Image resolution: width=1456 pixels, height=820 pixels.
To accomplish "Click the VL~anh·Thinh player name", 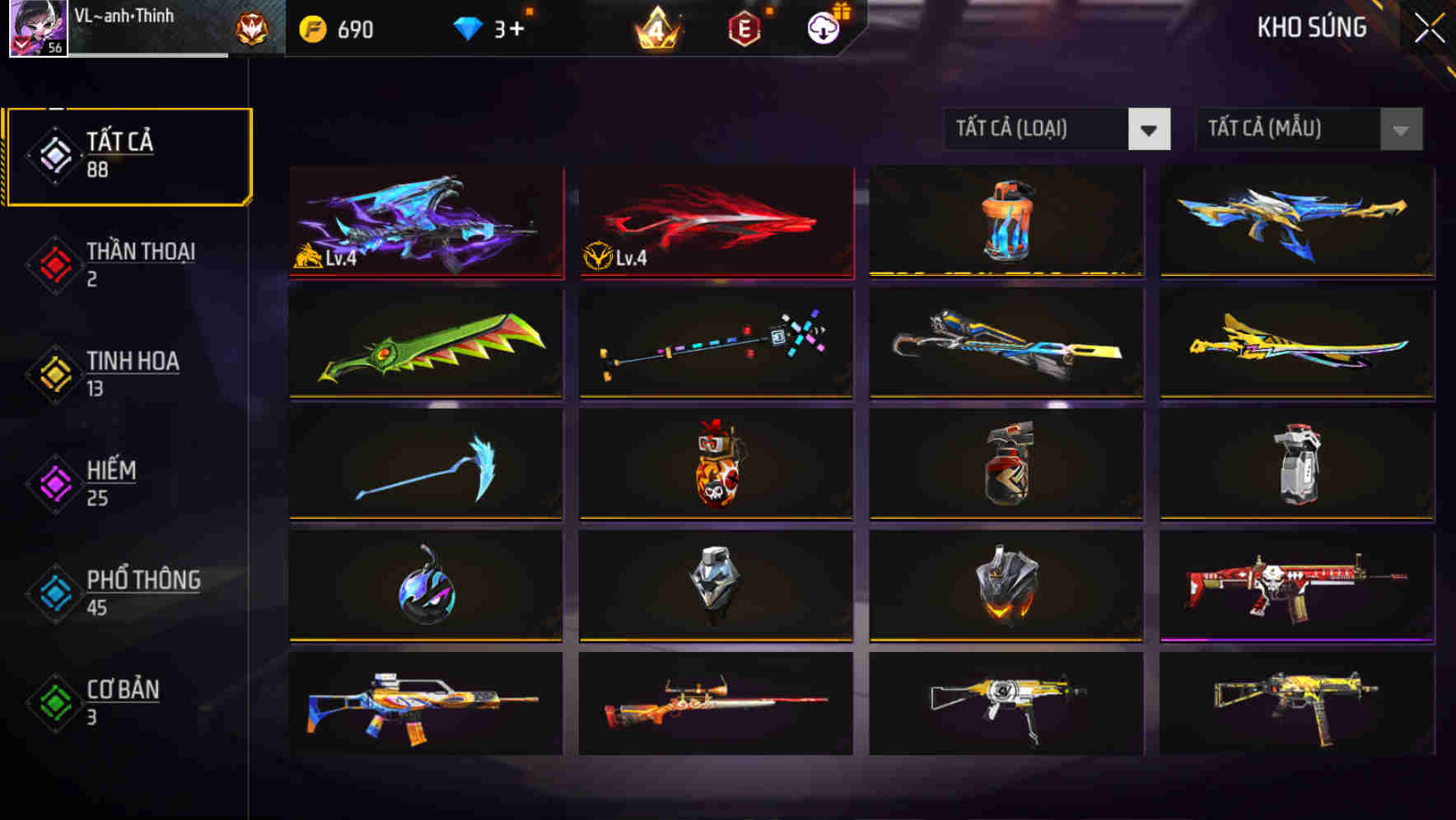I will coord(125,16).
